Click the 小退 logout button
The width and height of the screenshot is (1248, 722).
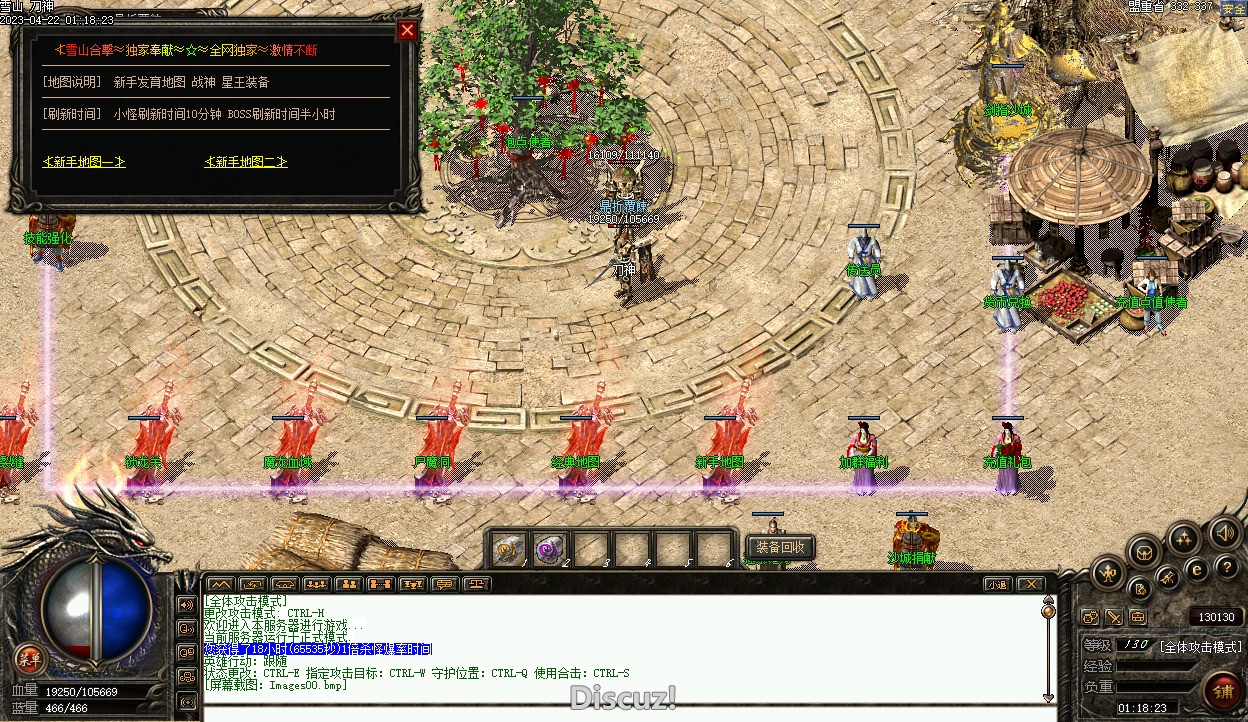997,584
